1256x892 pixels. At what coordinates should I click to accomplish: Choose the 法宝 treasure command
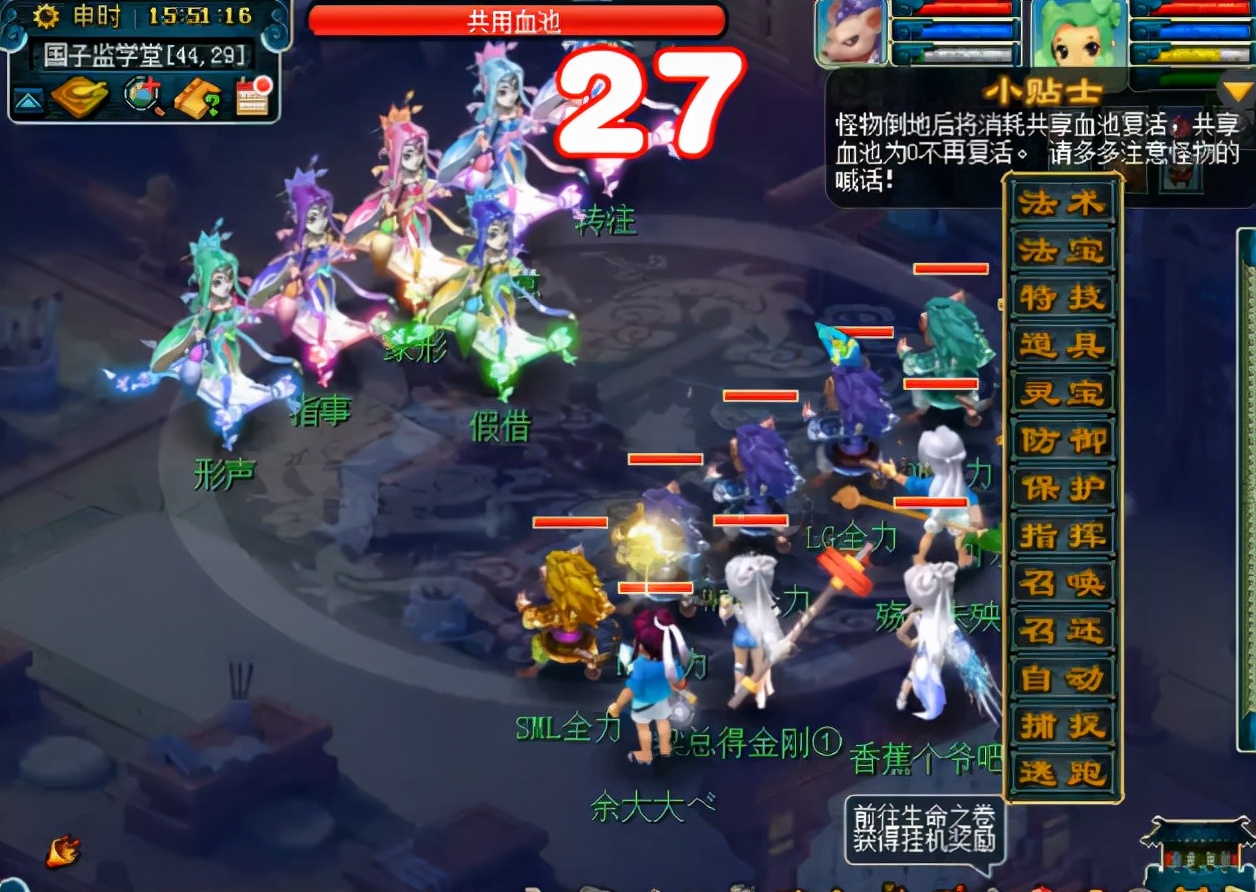pos(1062,251)
